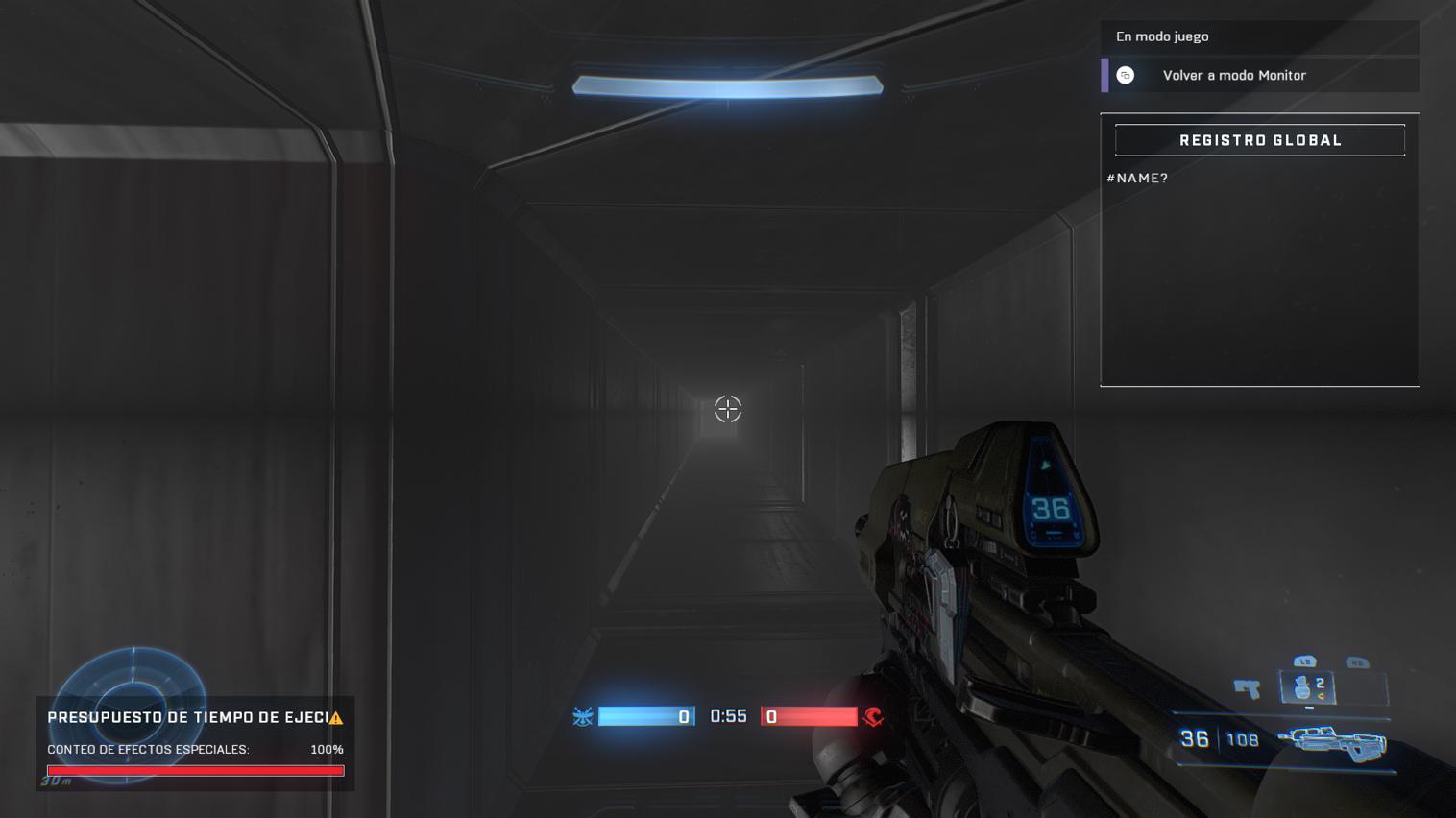
Task: Click the 0:55 match timer
Action: point(728,716)
